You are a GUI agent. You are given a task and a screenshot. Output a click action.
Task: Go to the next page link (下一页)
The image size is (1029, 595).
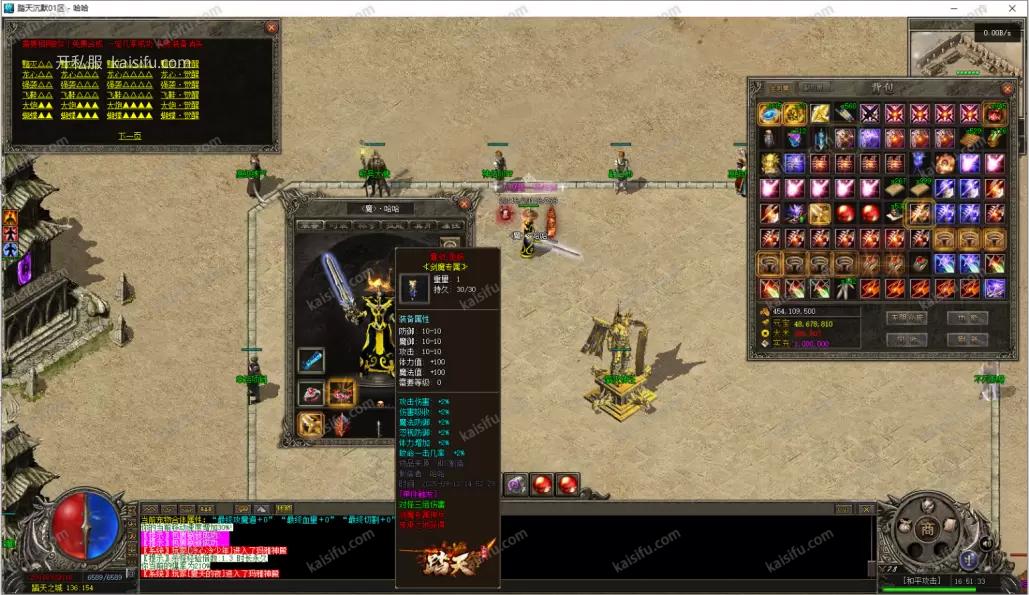pyautogui.click(x=130, y=135)
